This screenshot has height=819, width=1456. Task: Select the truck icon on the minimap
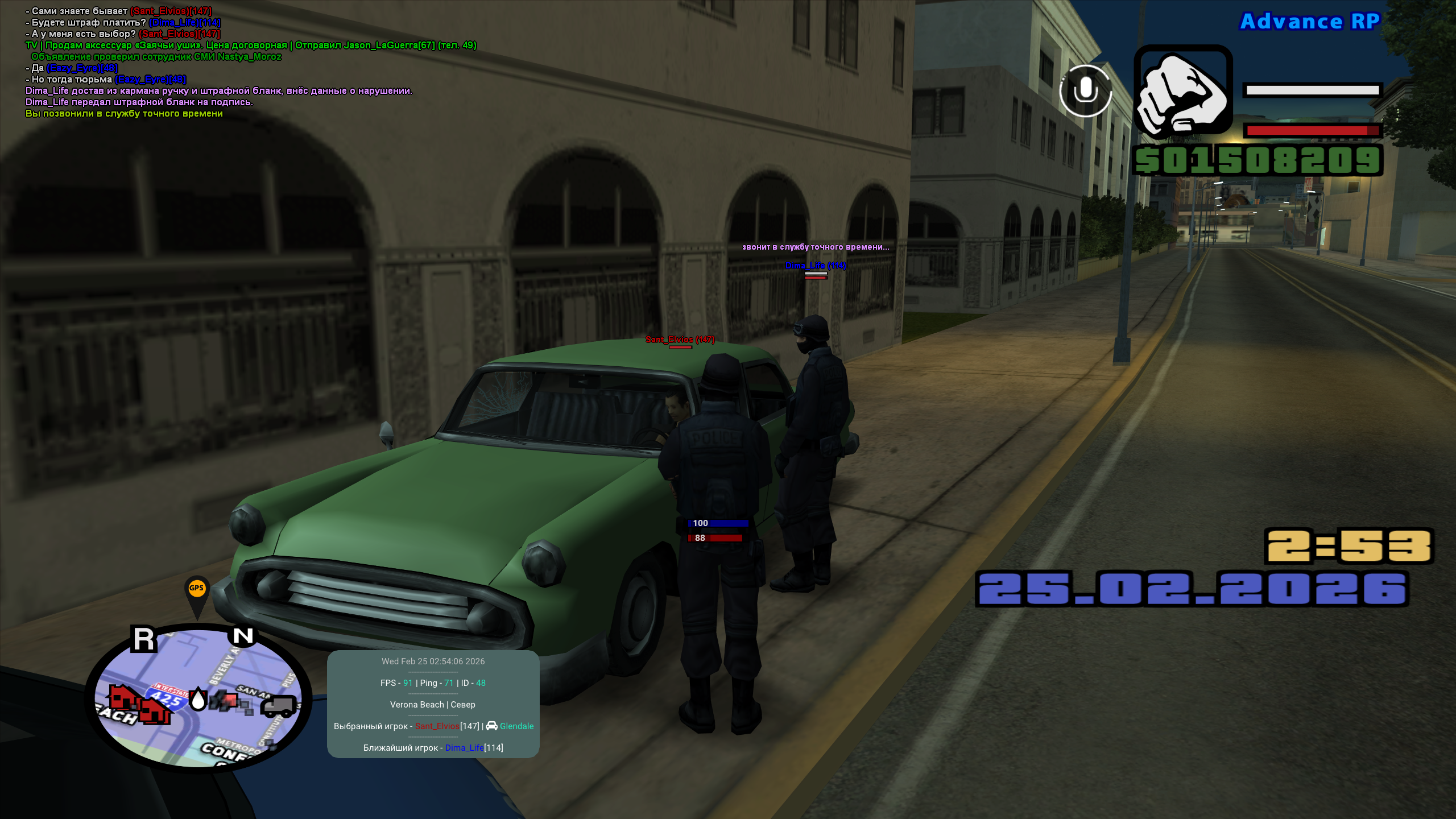[279, 706]
